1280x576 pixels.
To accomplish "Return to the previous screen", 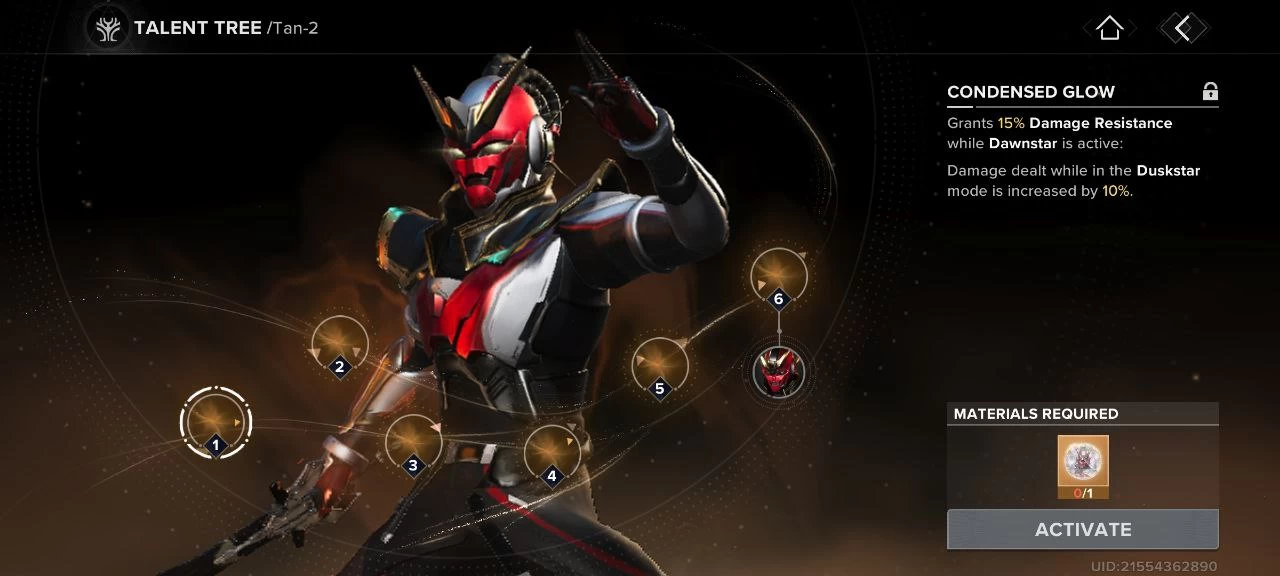I will pos(1183,28).
